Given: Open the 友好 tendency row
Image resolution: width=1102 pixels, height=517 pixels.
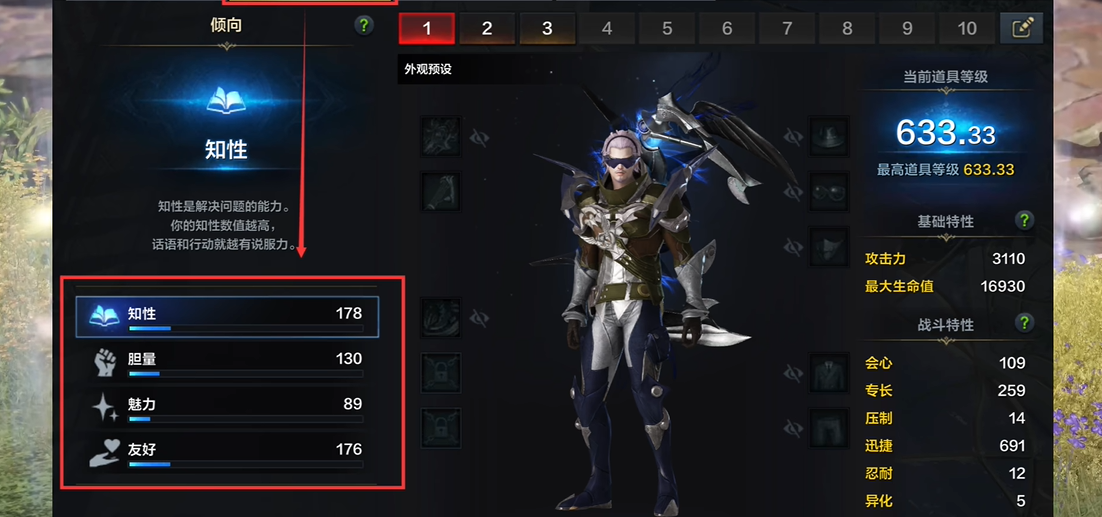Looking at the screenshot, I should coord(228,450).
